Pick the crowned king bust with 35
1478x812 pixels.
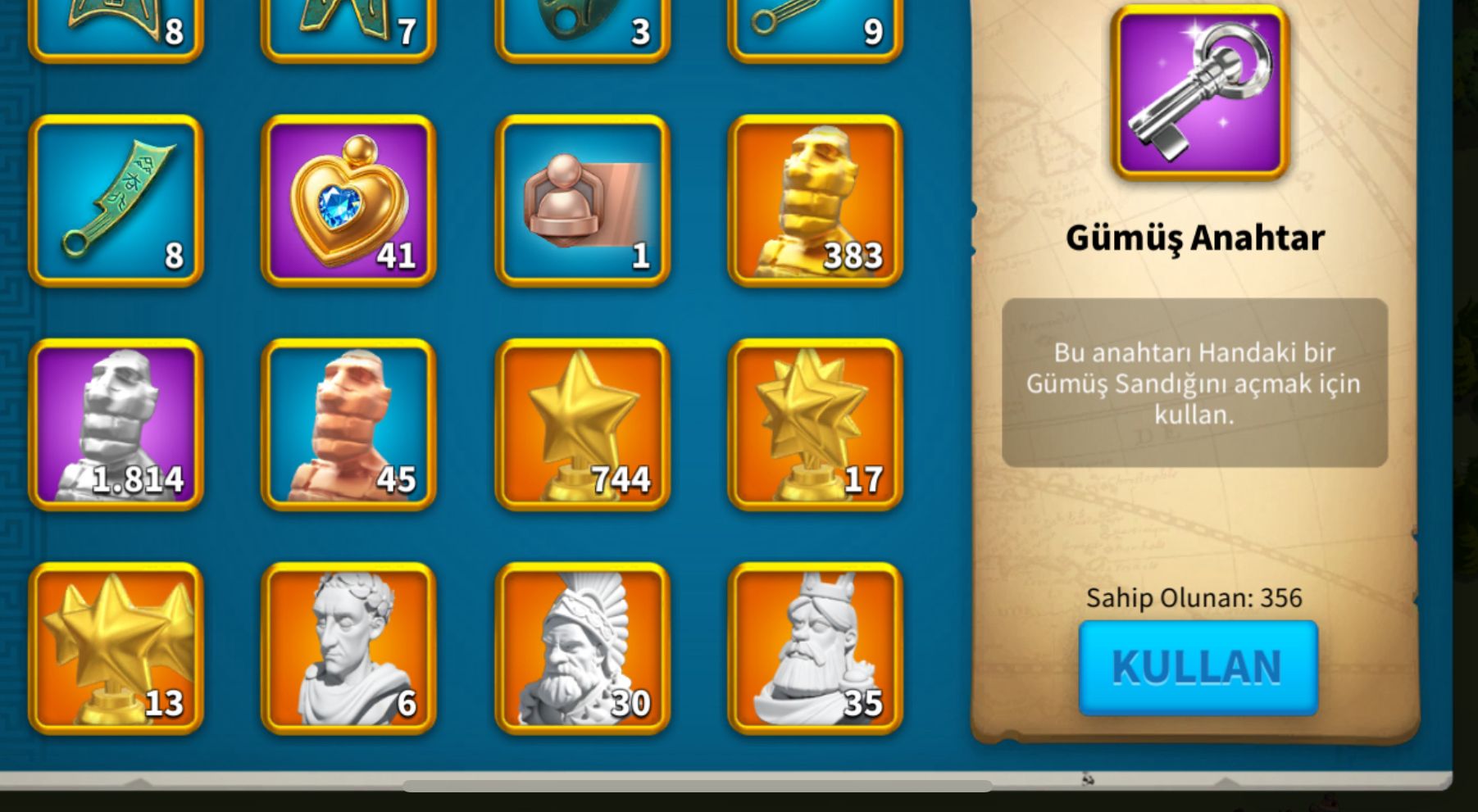(x=815, y=648)
